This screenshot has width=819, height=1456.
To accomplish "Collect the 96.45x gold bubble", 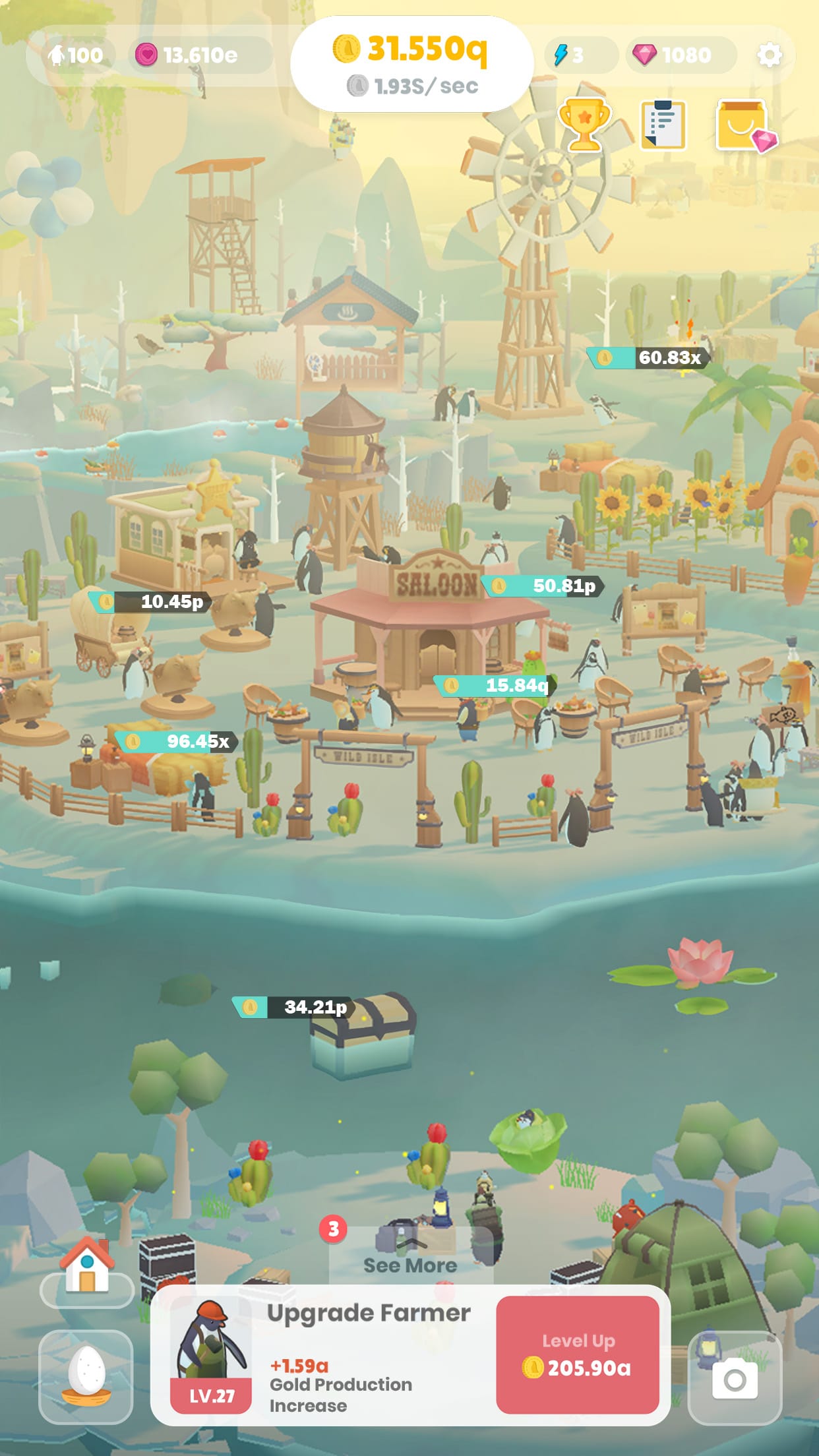I will point(176,741).
